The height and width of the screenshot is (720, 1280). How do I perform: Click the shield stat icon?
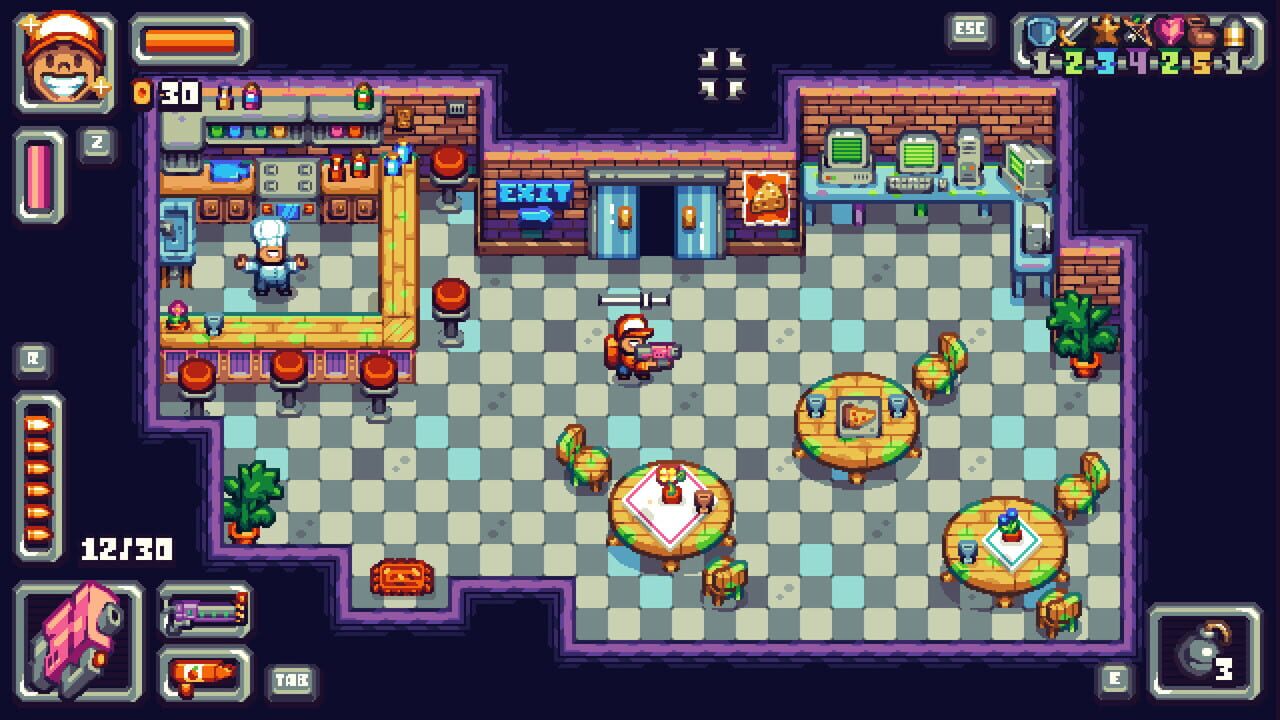click(1038, 30)
